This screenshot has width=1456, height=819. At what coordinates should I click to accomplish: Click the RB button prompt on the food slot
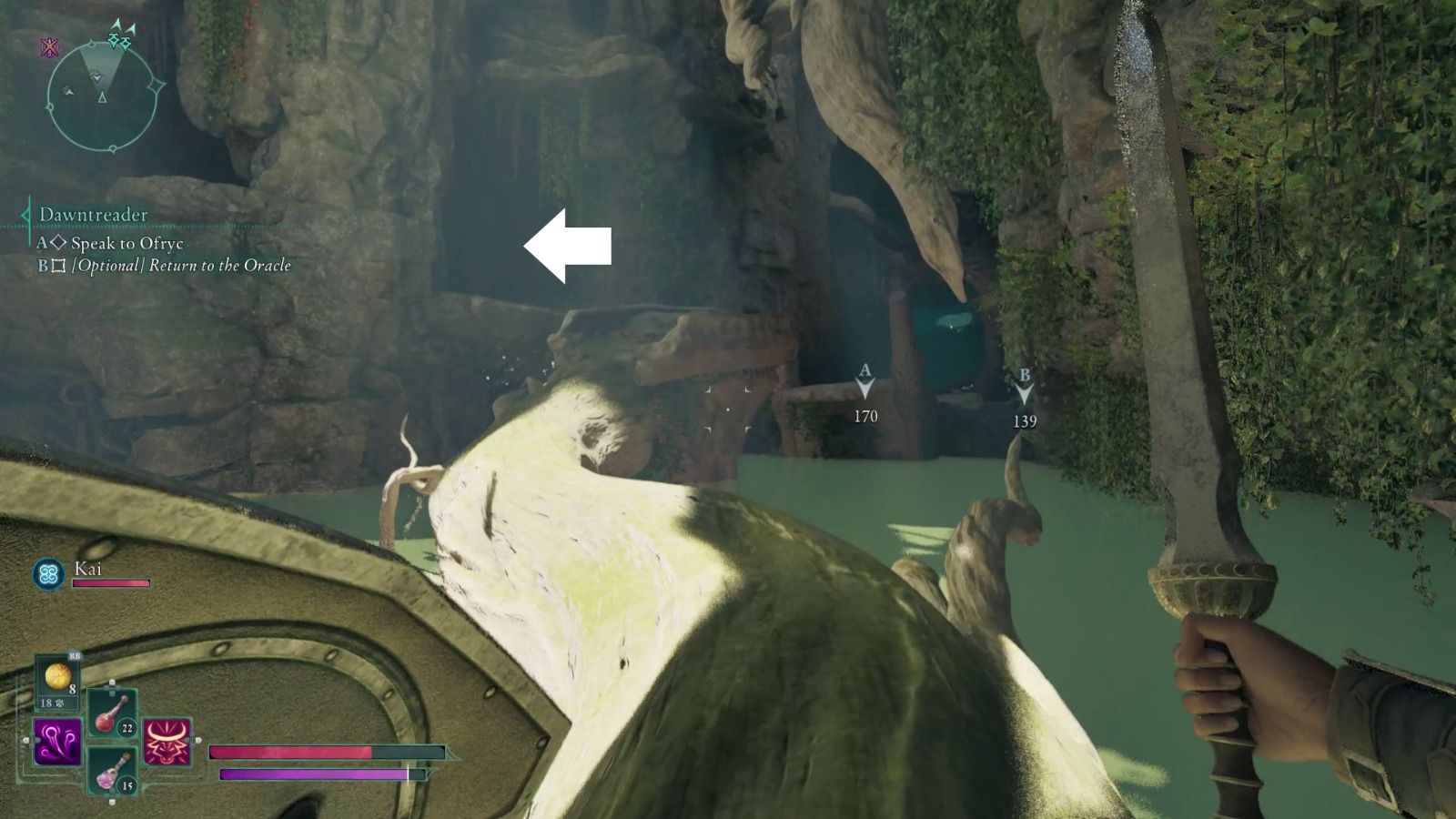(x=75, y=656)
